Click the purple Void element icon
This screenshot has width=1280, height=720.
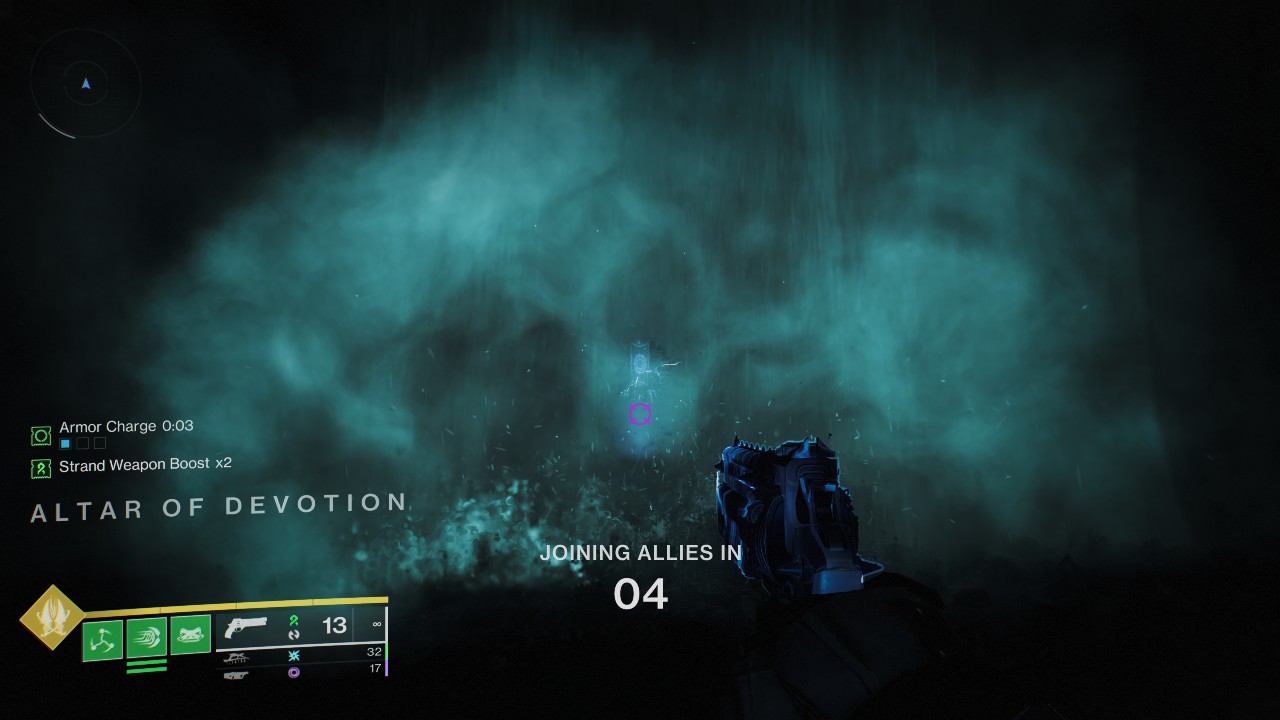coord(296,672)
